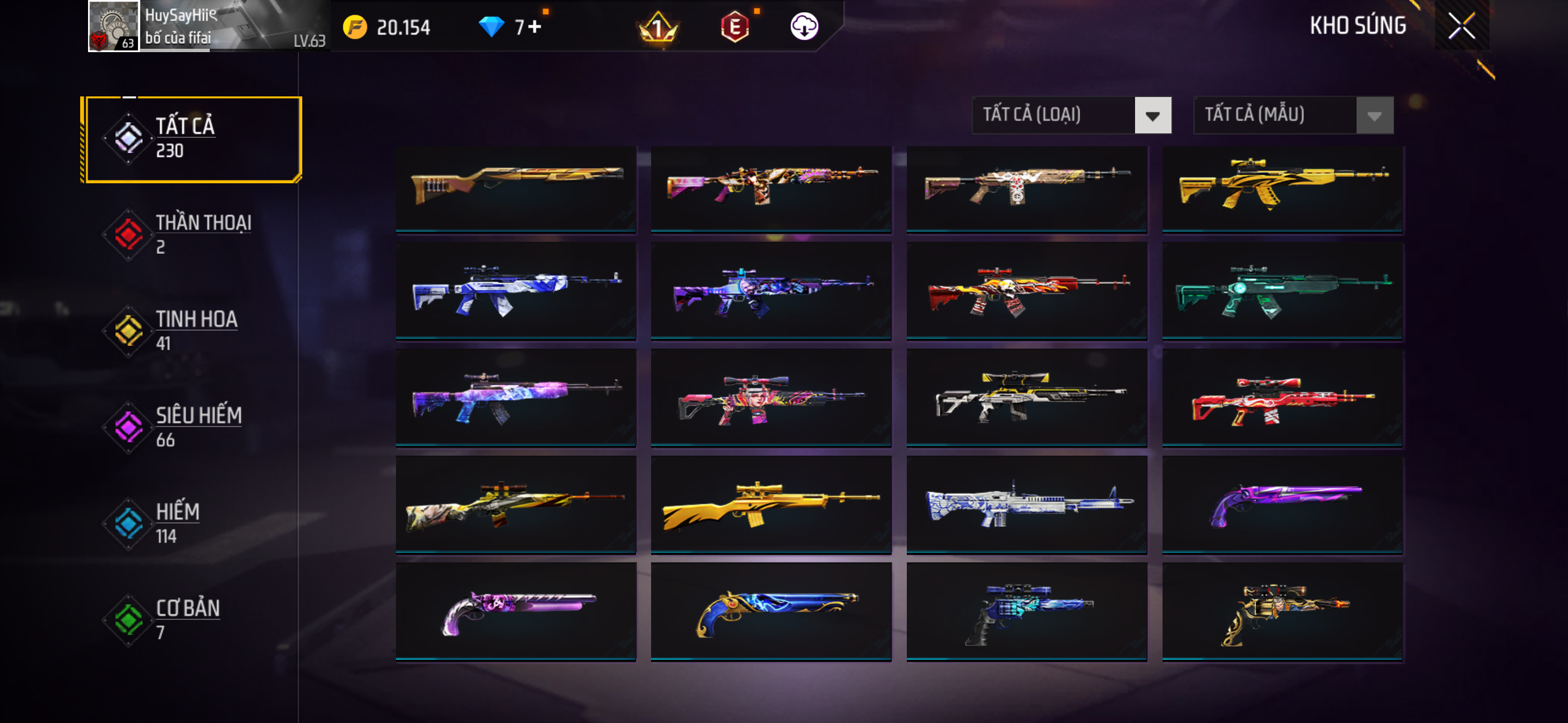
Task: Pick the blue and white AK skin
Action: click(515, 290)
